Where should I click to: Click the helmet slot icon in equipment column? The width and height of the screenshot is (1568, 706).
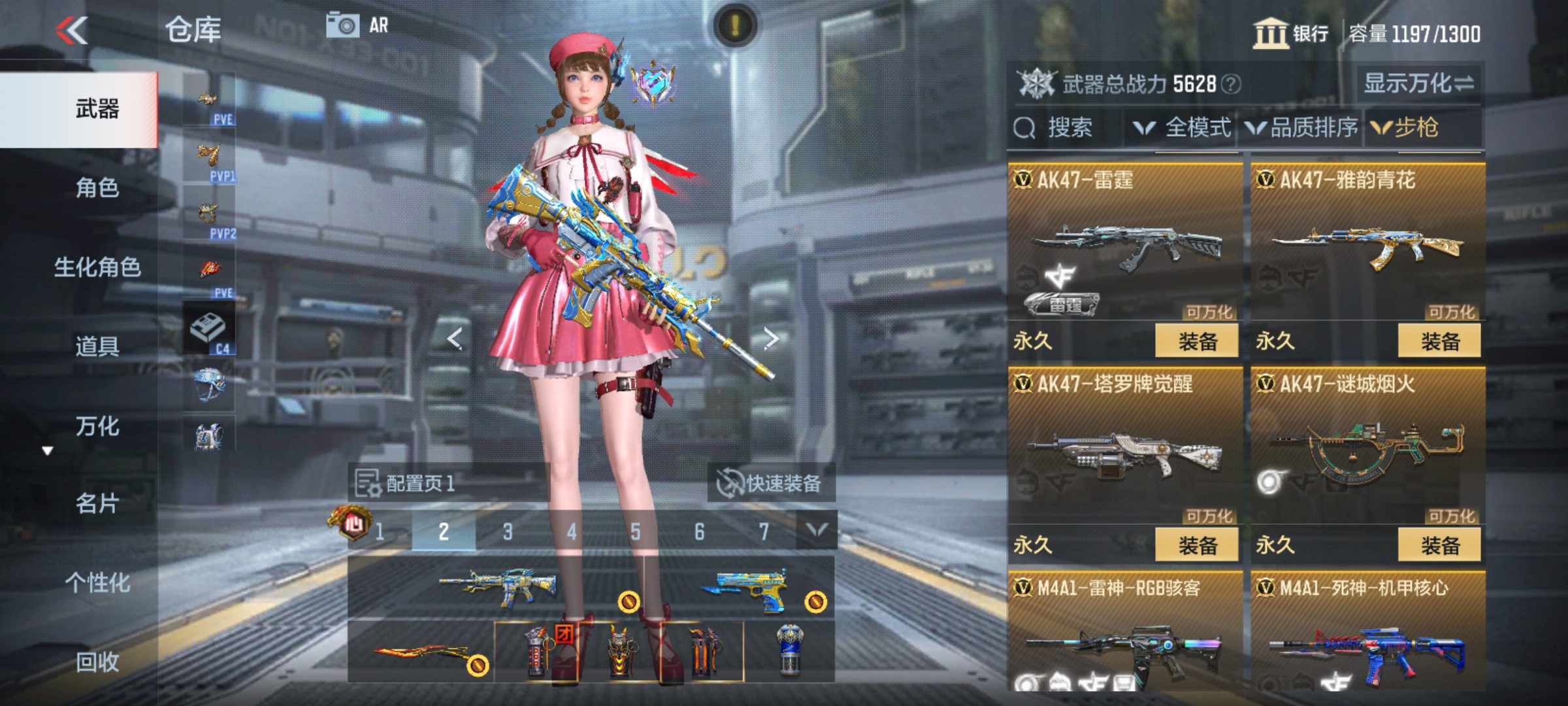click(x=210, y=384)
